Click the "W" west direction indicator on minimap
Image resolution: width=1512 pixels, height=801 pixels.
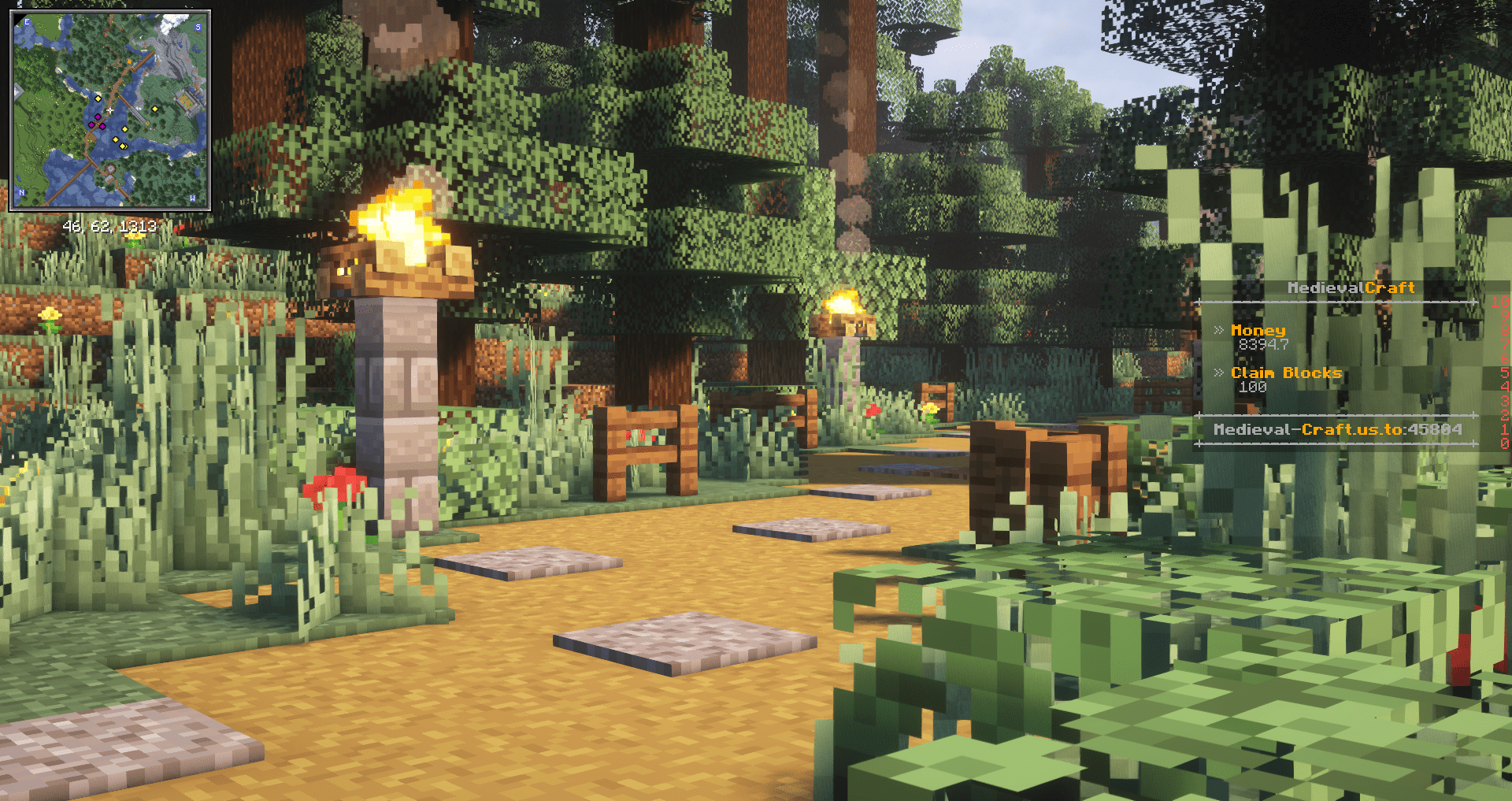pyautogui.click(x=193, y=196)
